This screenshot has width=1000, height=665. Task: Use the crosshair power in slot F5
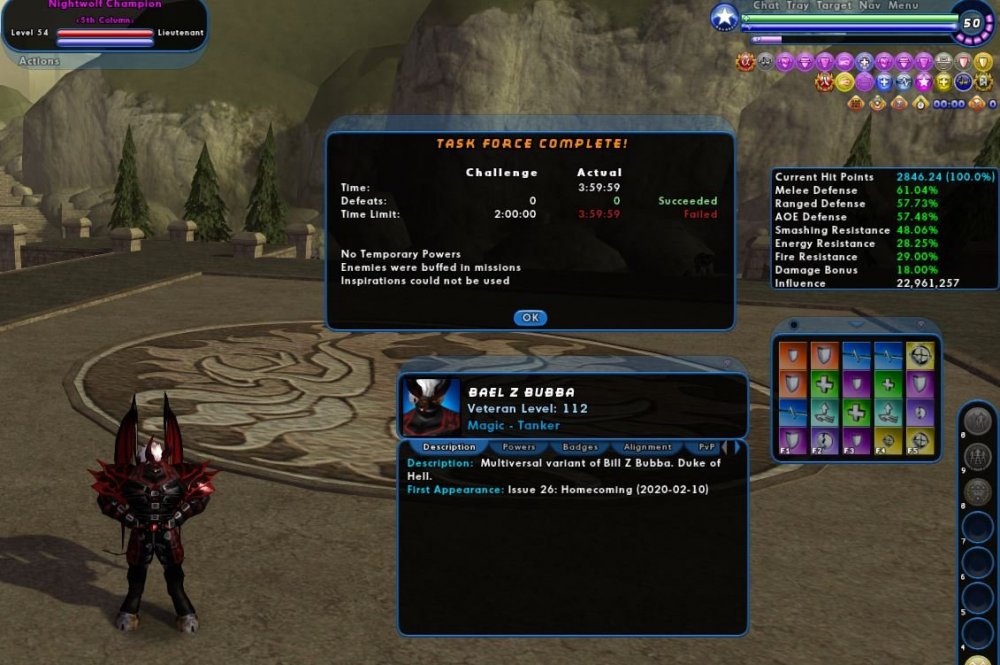pyautogui.click(x=919, y=441)
